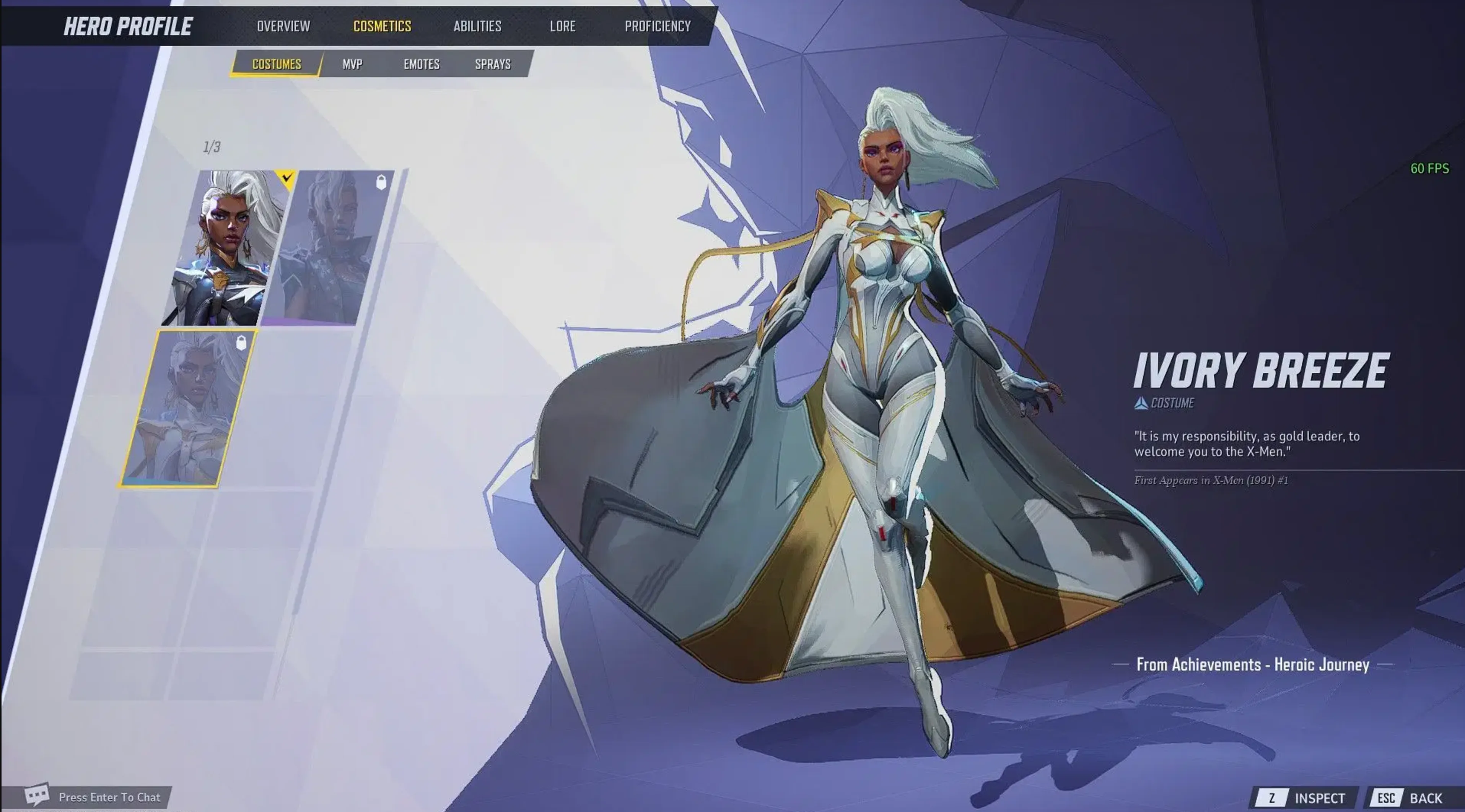Go to the Lore tab

[562, 26]
